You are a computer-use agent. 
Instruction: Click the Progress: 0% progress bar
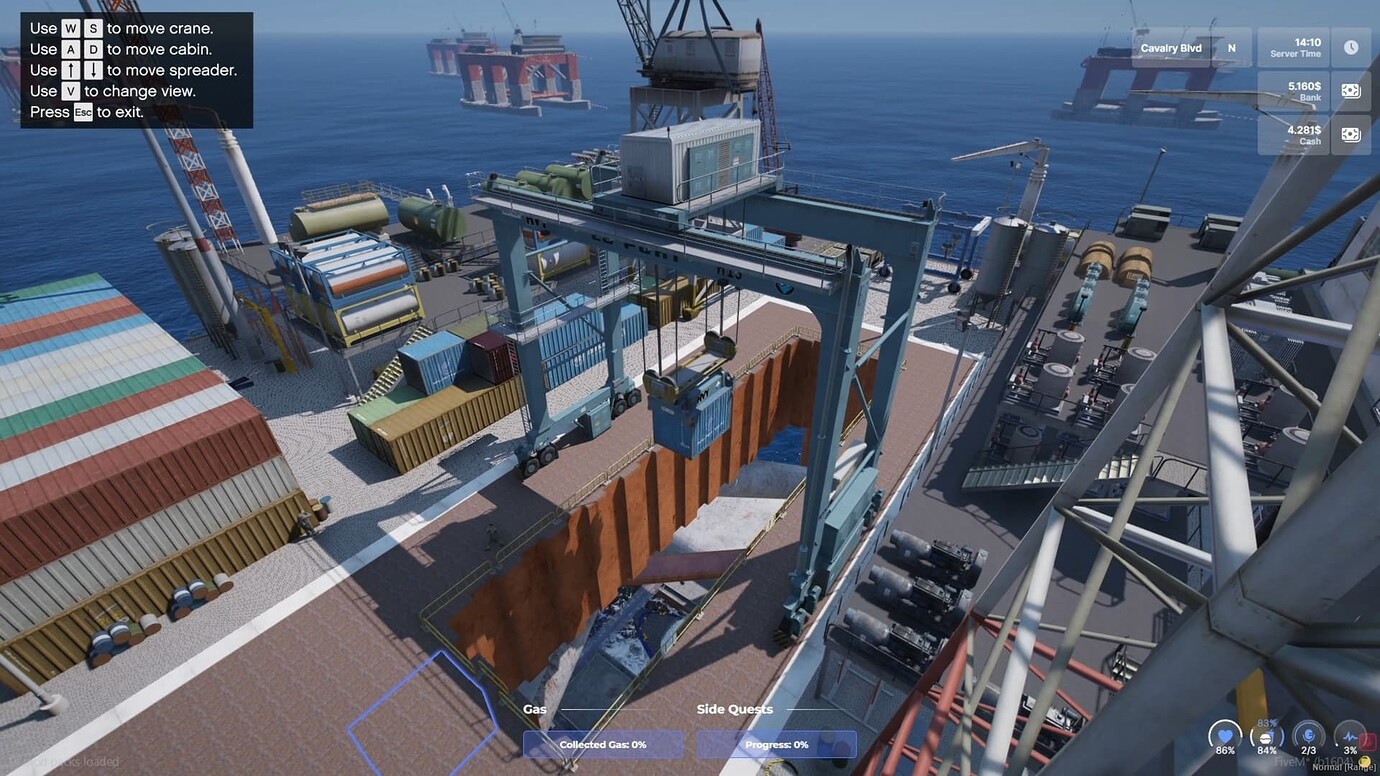pyautogui.click(x=778, y=744)
